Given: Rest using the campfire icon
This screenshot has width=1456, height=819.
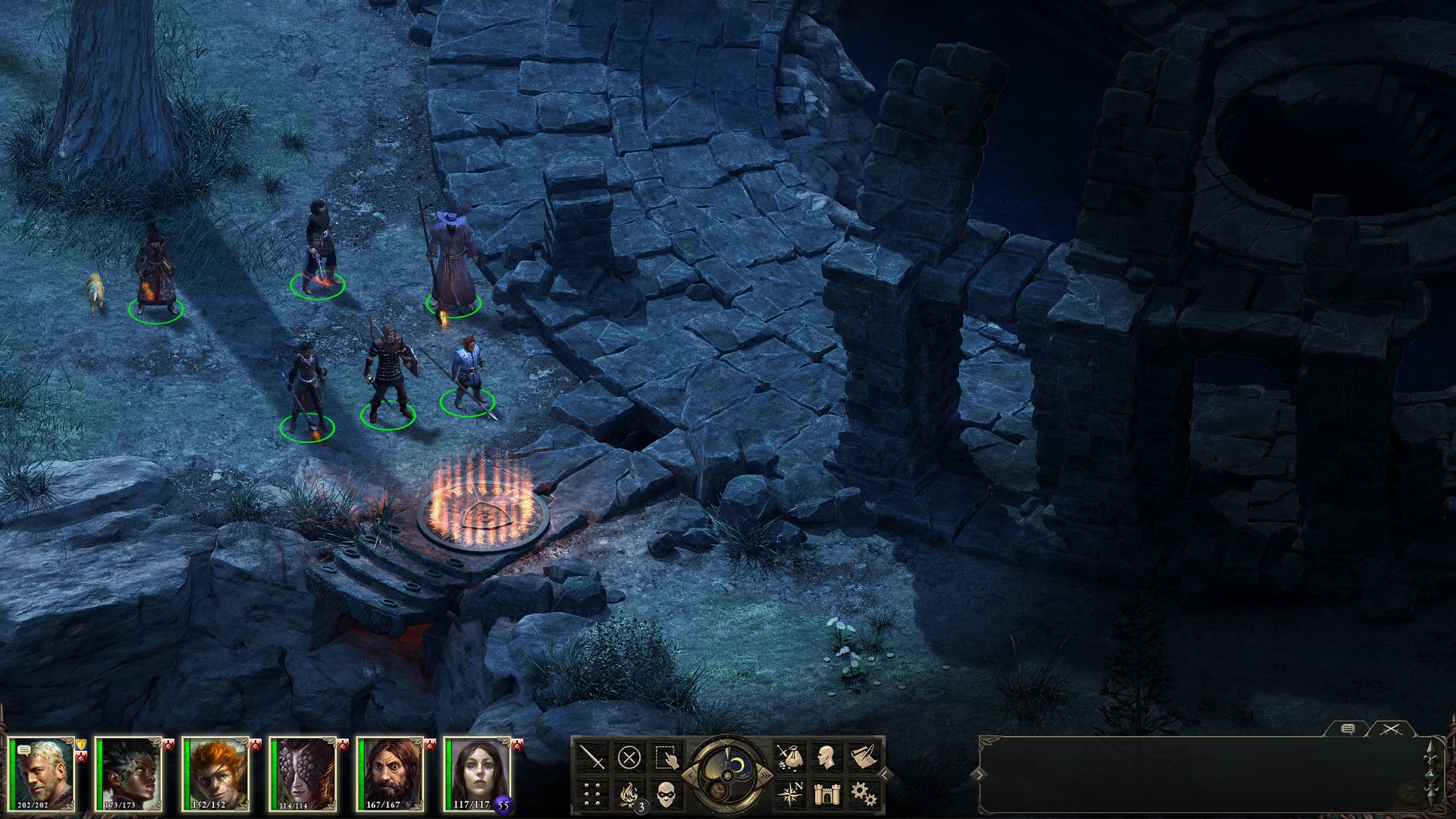Looking at the screenshot, I should point(629,793).
